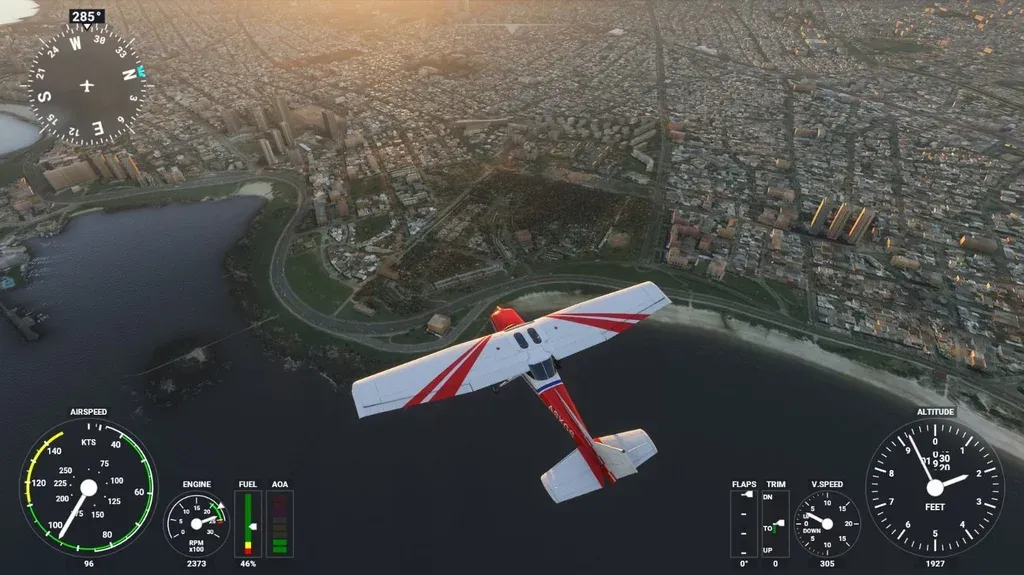Click the trim indicator
The width and height of the screenshot is (1024, 575).
point(775,523)
